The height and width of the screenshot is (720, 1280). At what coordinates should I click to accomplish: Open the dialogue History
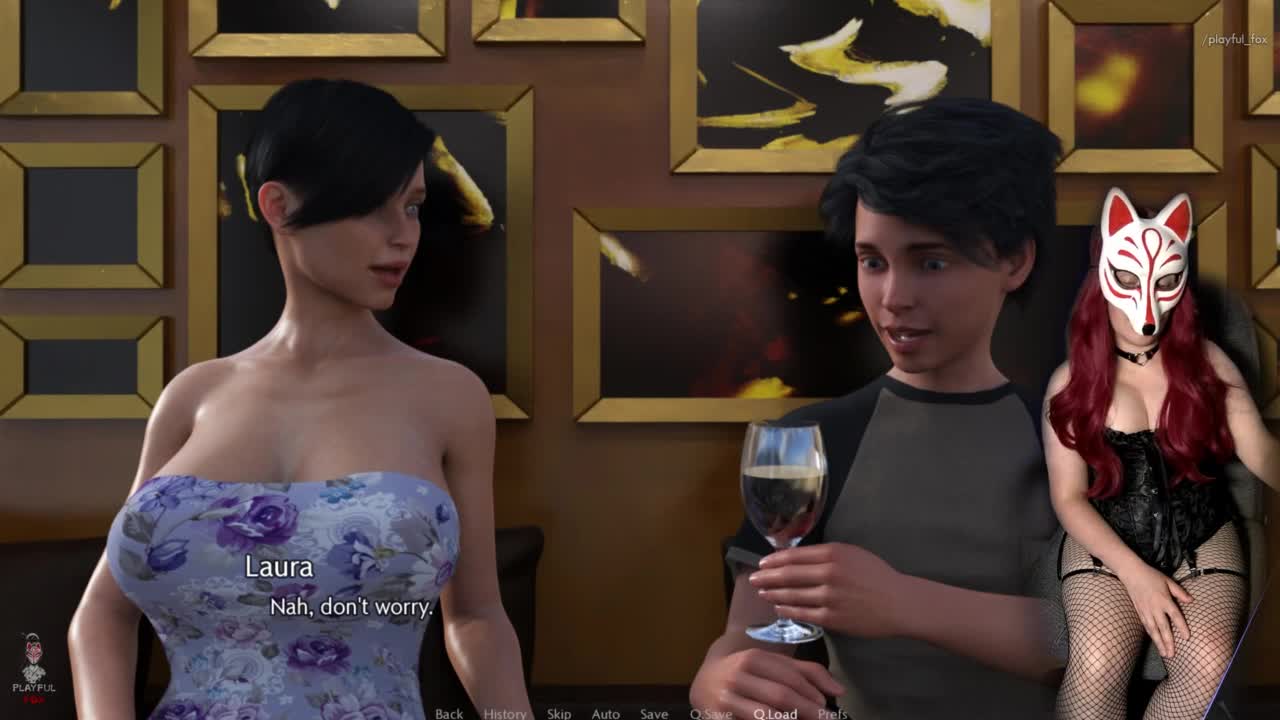pyautogui.click(x=505, y=713)
